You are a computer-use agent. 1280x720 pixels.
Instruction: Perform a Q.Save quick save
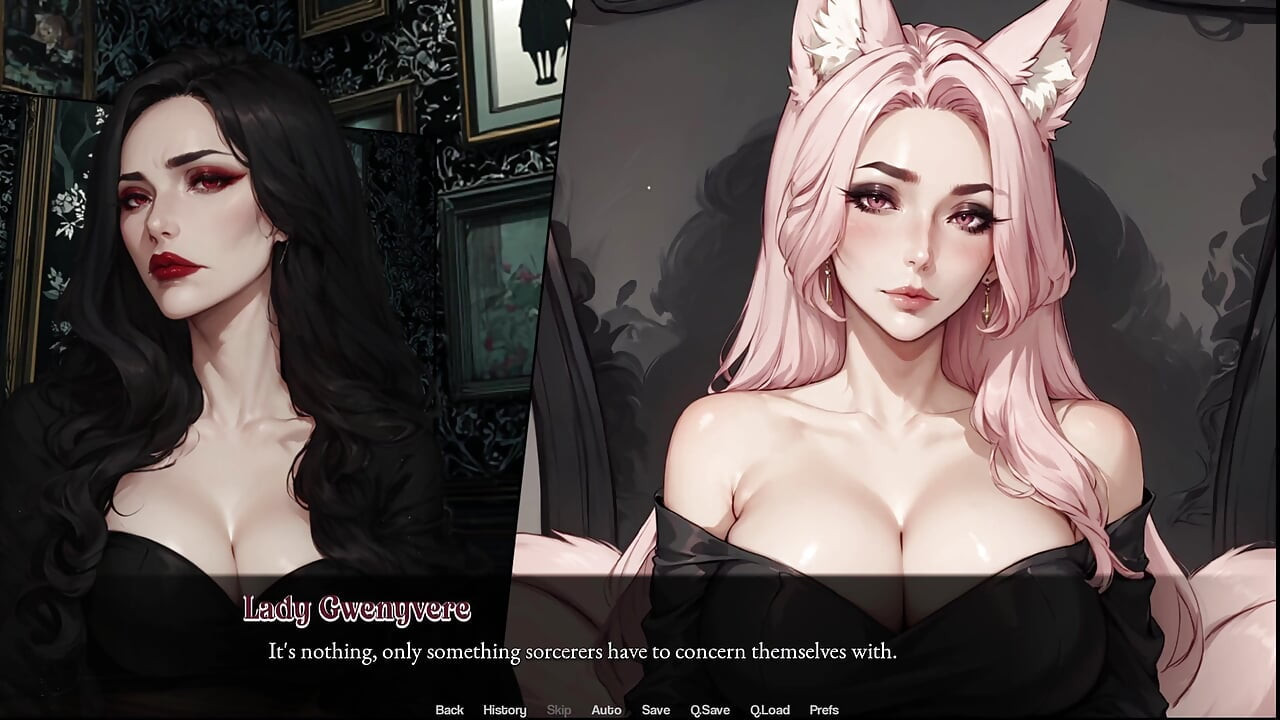point(711,709)
